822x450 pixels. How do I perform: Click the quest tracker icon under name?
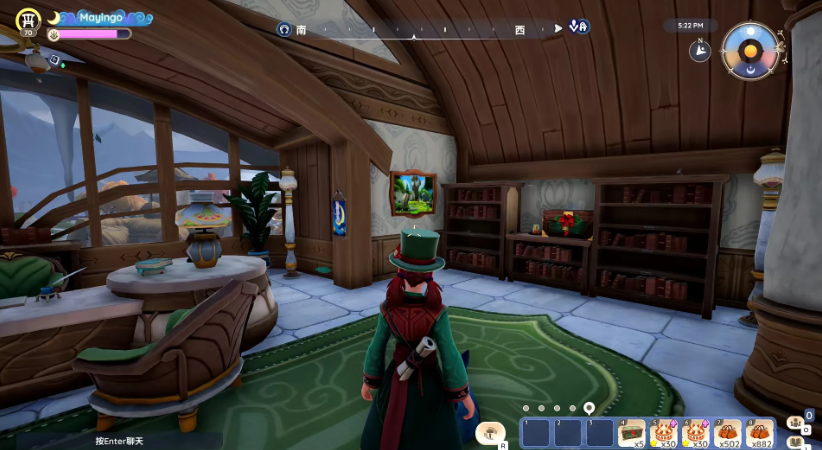tap(55, 60)
